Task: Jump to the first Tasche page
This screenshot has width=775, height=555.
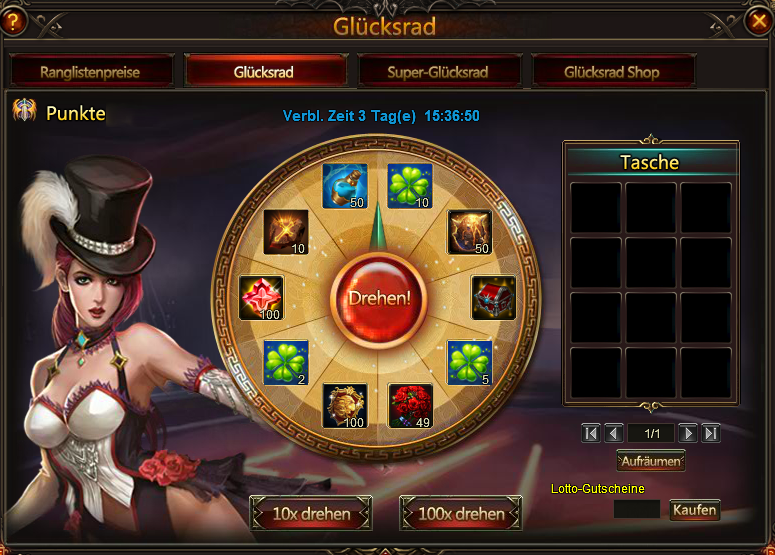Action: click(591, 433)
